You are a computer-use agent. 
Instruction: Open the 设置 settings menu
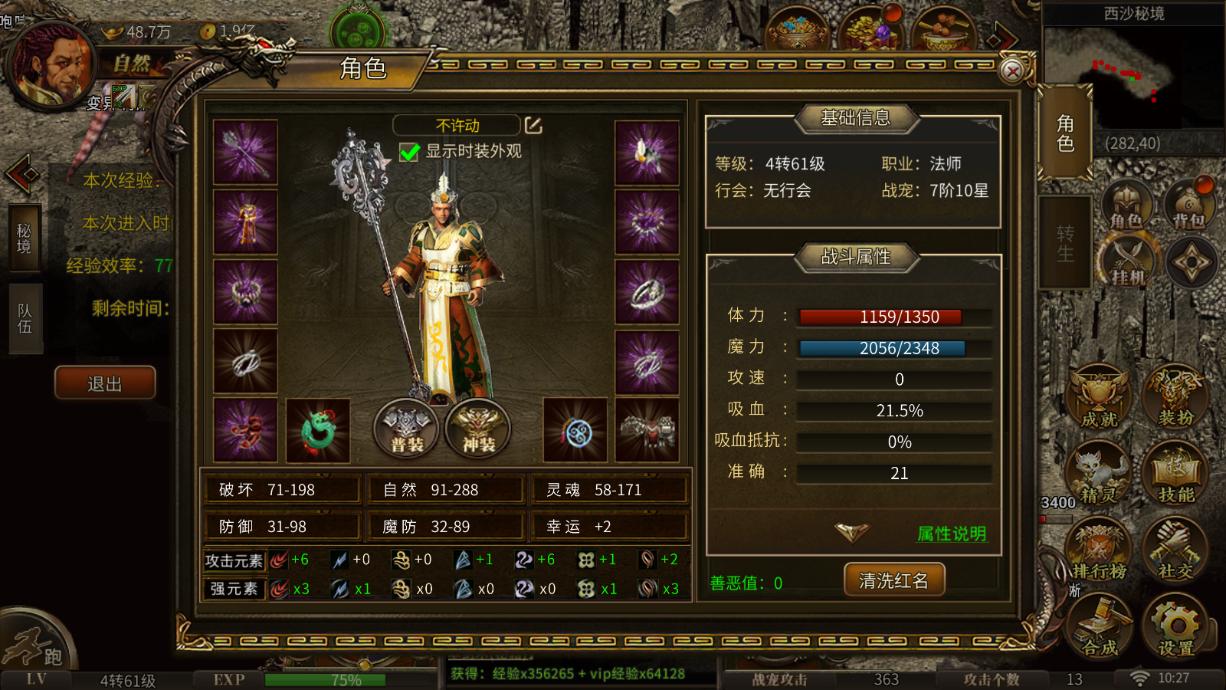click(1176, 625)
